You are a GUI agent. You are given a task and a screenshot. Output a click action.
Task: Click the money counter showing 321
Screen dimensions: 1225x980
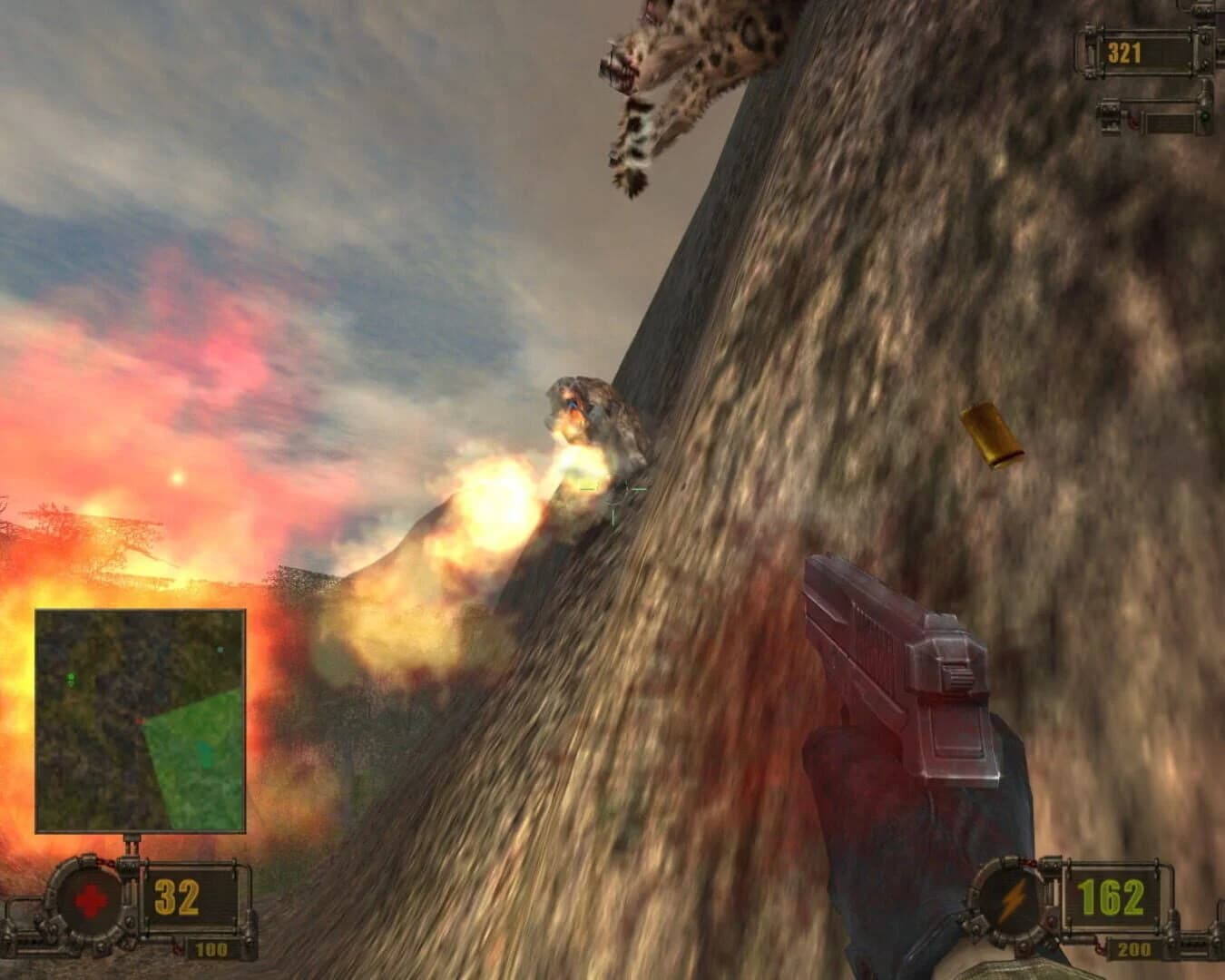(1125, 54)
